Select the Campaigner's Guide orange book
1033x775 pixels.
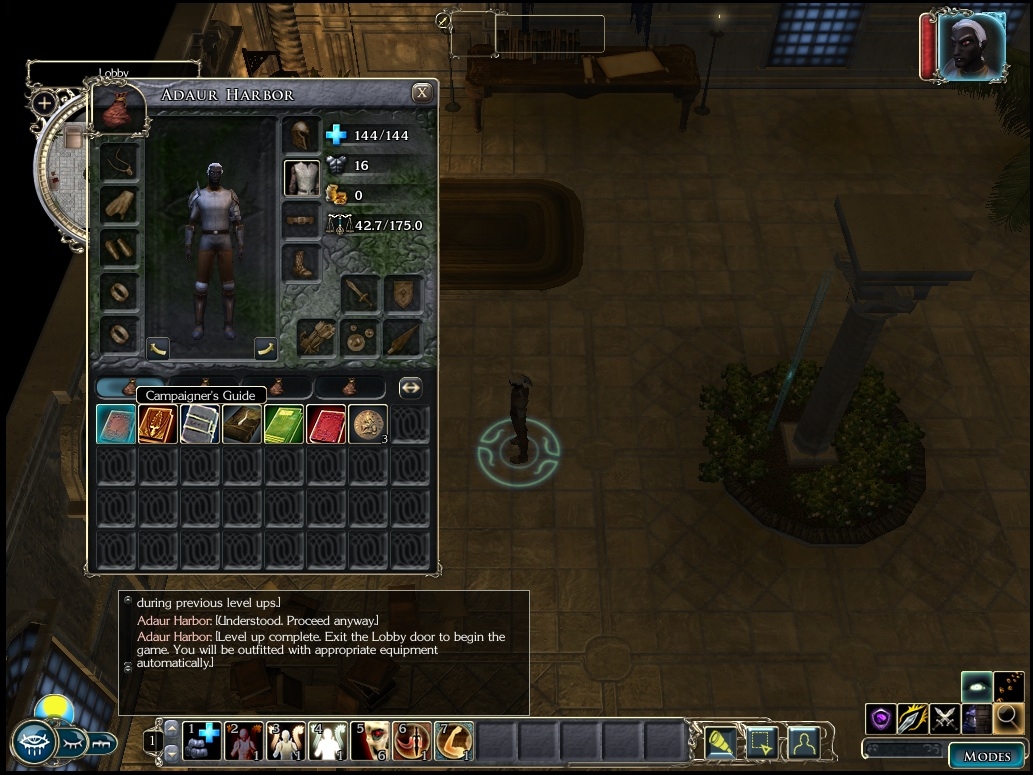[x=158, y=424]
